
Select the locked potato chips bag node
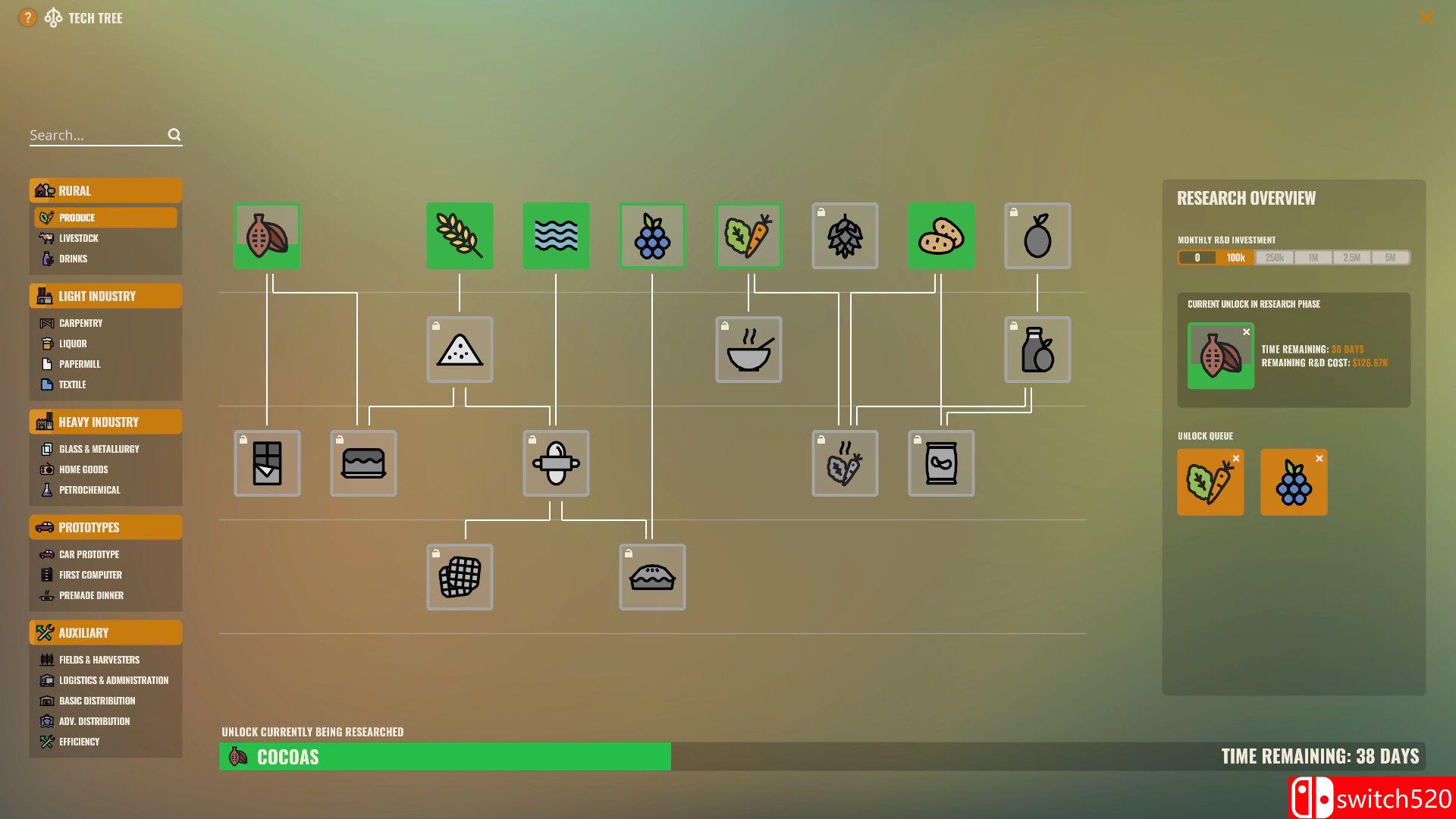click(x=941, y=463)
